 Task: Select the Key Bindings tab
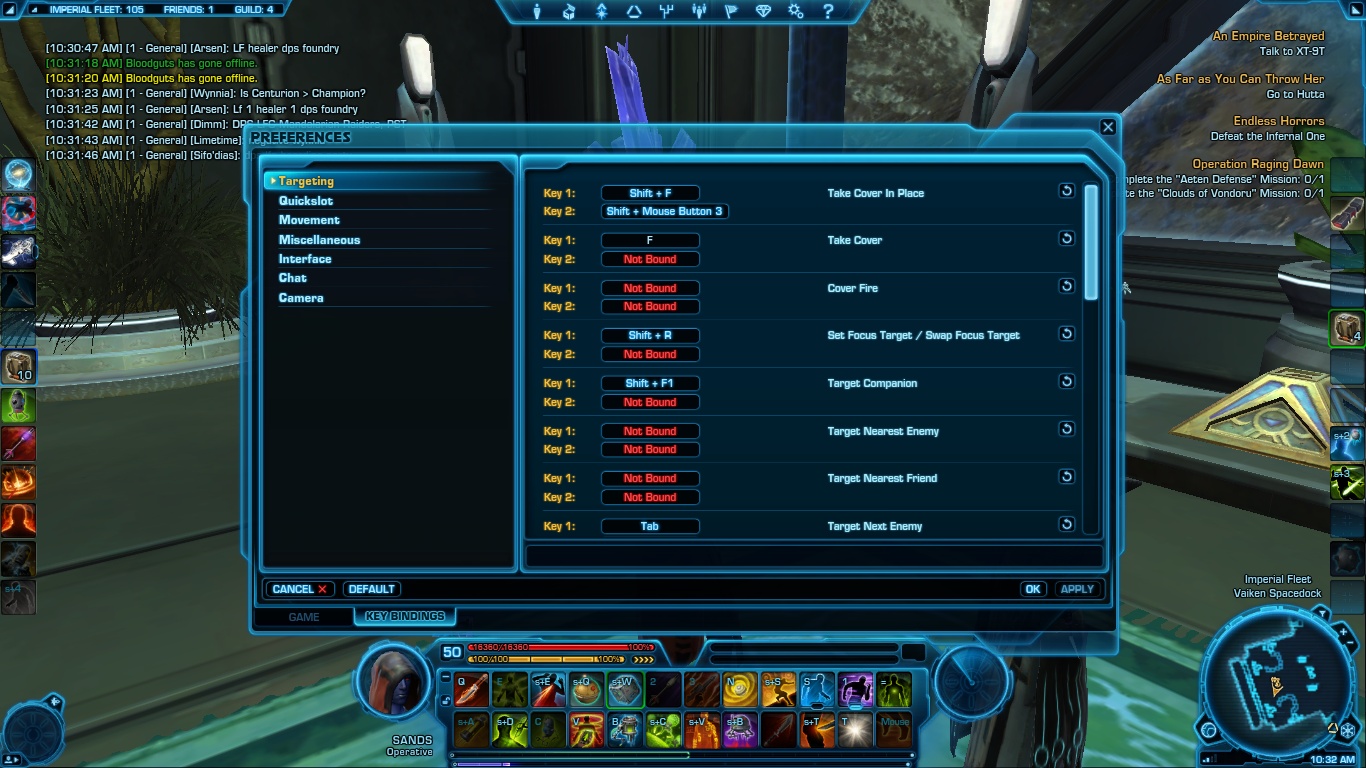pos(404,616)
